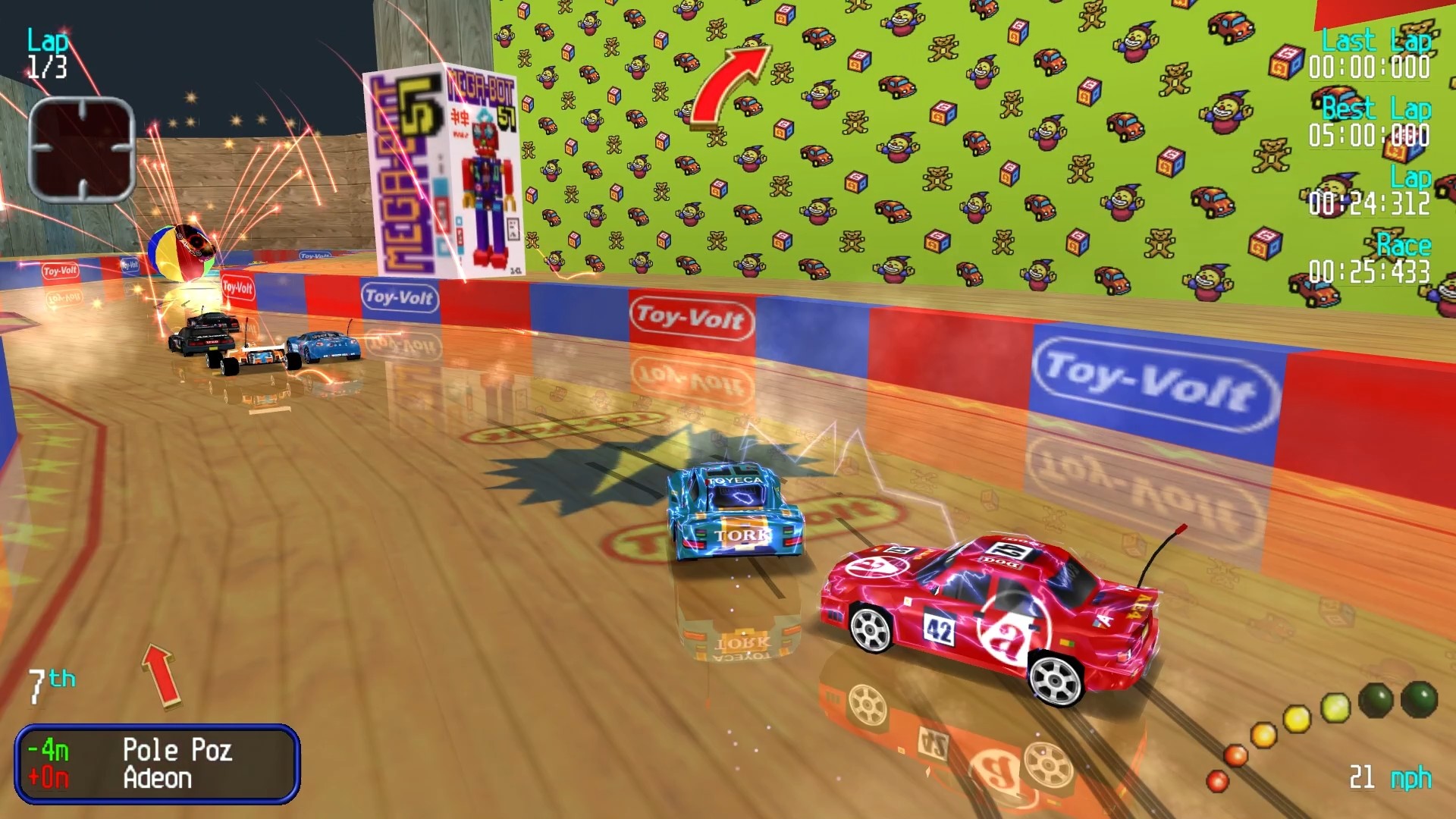This screenshot has height=819, width=1456.
Task: Click the Lap 1/3 counter icon
Action: pos(45,53)
